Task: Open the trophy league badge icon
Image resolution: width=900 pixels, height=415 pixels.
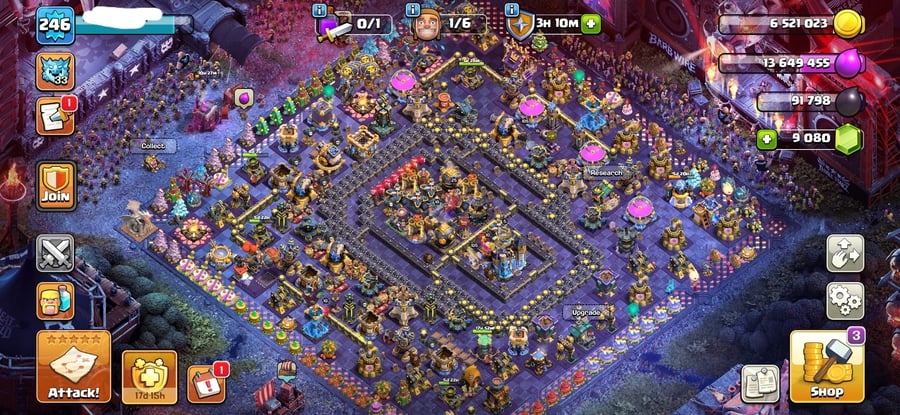Action: tap(55, 70)
